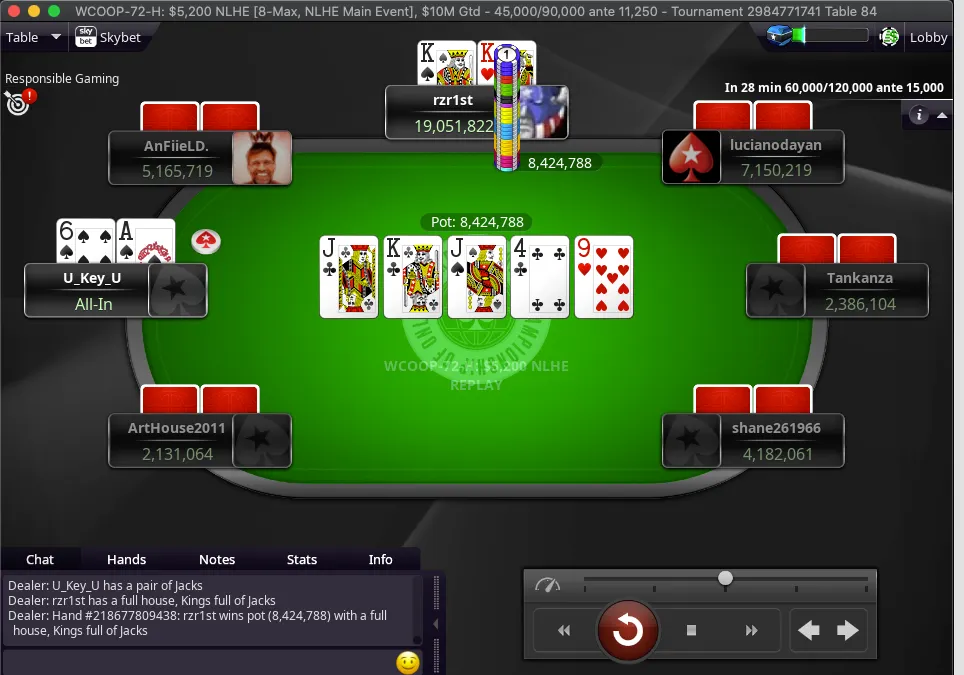This screenshot has width=964, height=675.
Task: Fast-forward the replay with double-right arrows
Action: [751, 630]
